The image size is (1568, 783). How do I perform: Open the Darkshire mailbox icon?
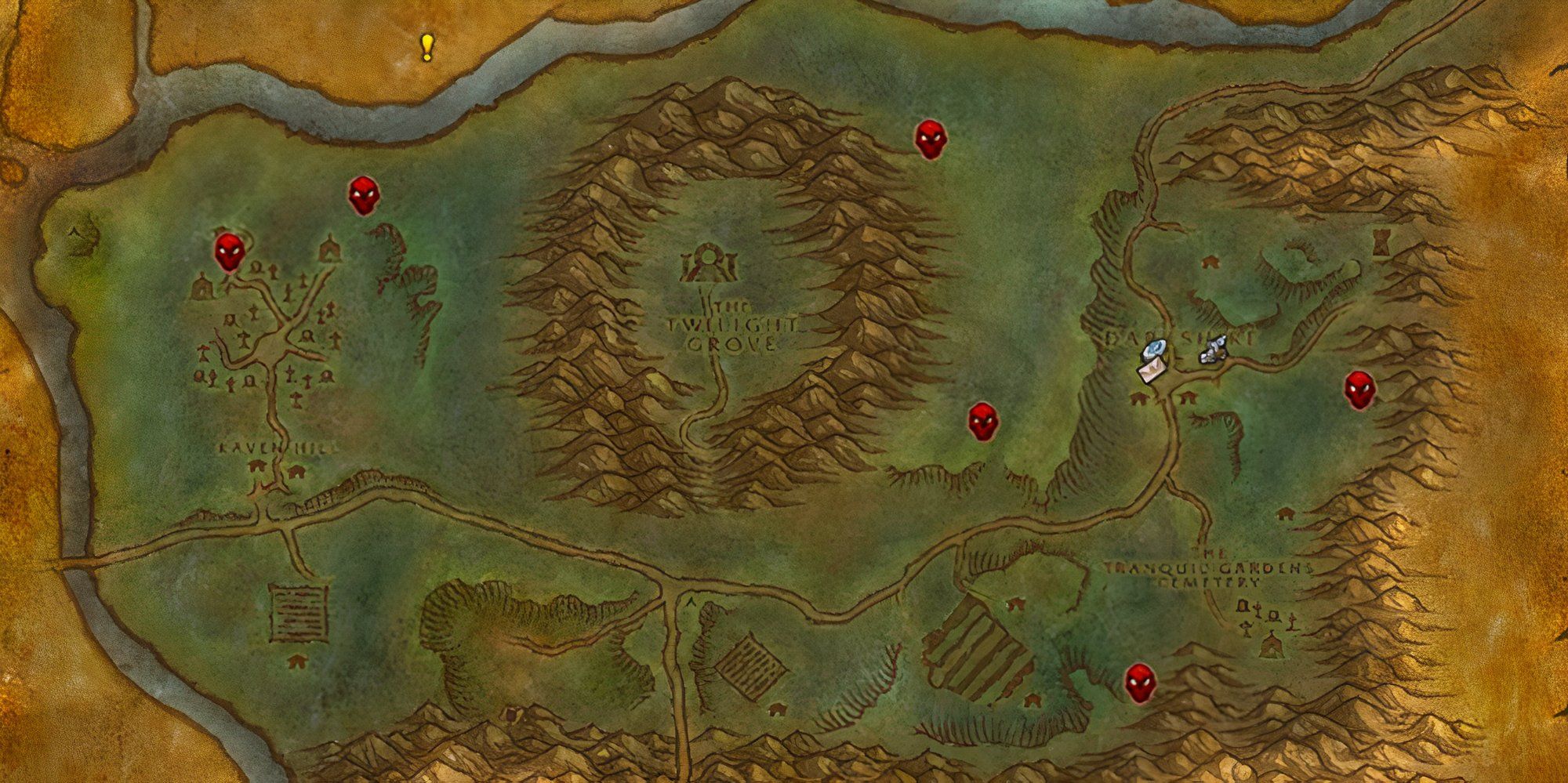[x=1152, y=372]
